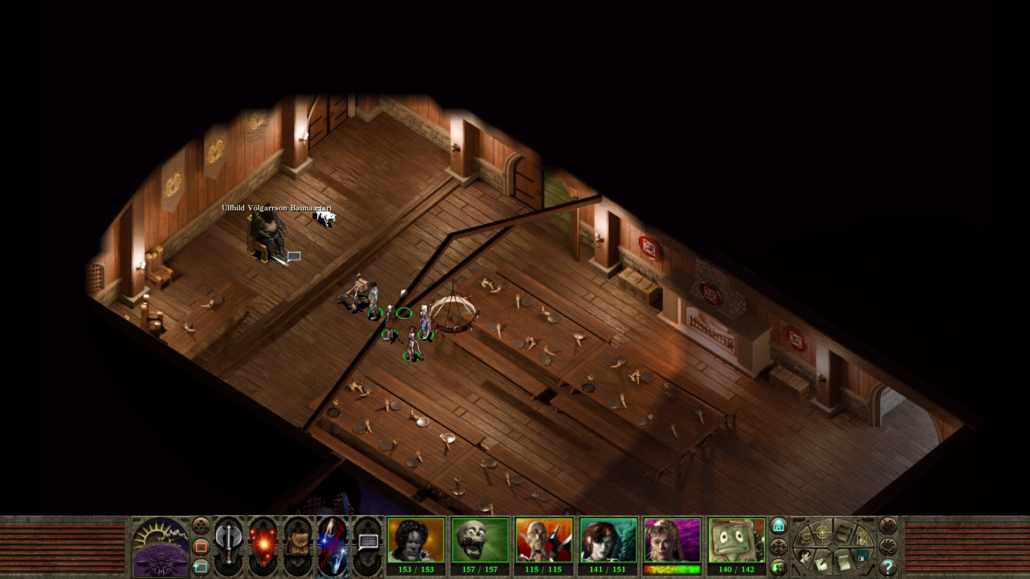Image resolution: width=1030 pixels, height=579 pixels.
Task: Click the green head icon button
Action: [778, 567]
